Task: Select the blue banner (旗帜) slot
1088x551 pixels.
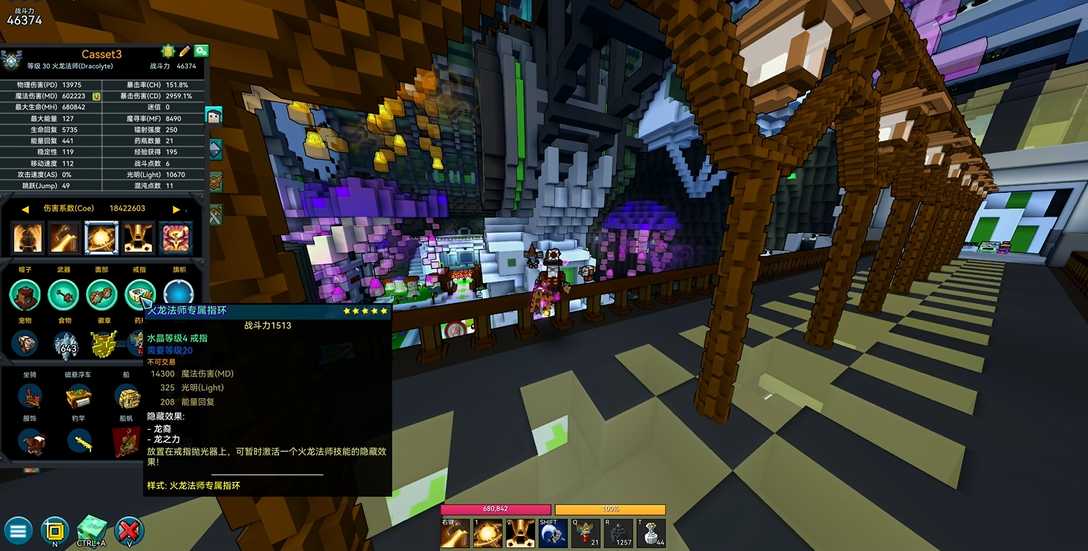Action: coord(178,294)
